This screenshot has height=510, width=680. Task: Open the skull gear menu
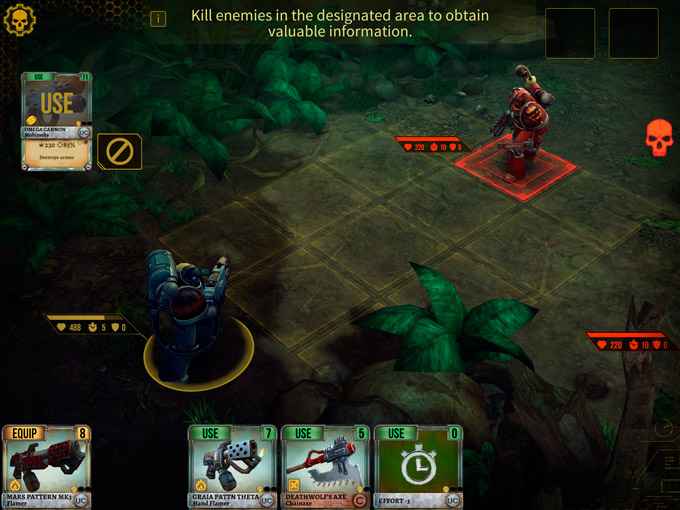(20, 18)
